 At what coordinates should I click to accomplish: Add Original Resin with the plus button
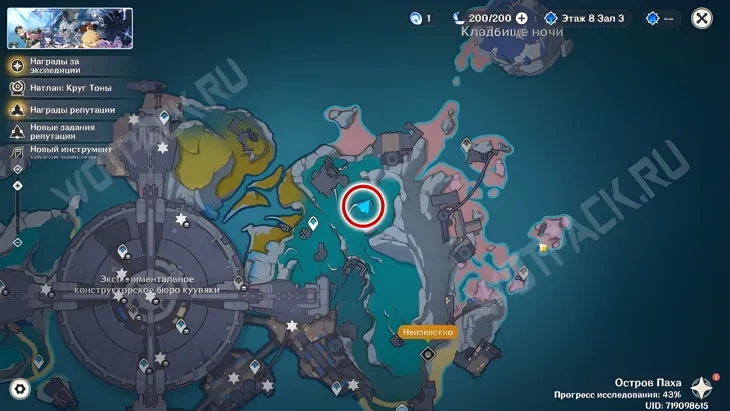point(521,18)
